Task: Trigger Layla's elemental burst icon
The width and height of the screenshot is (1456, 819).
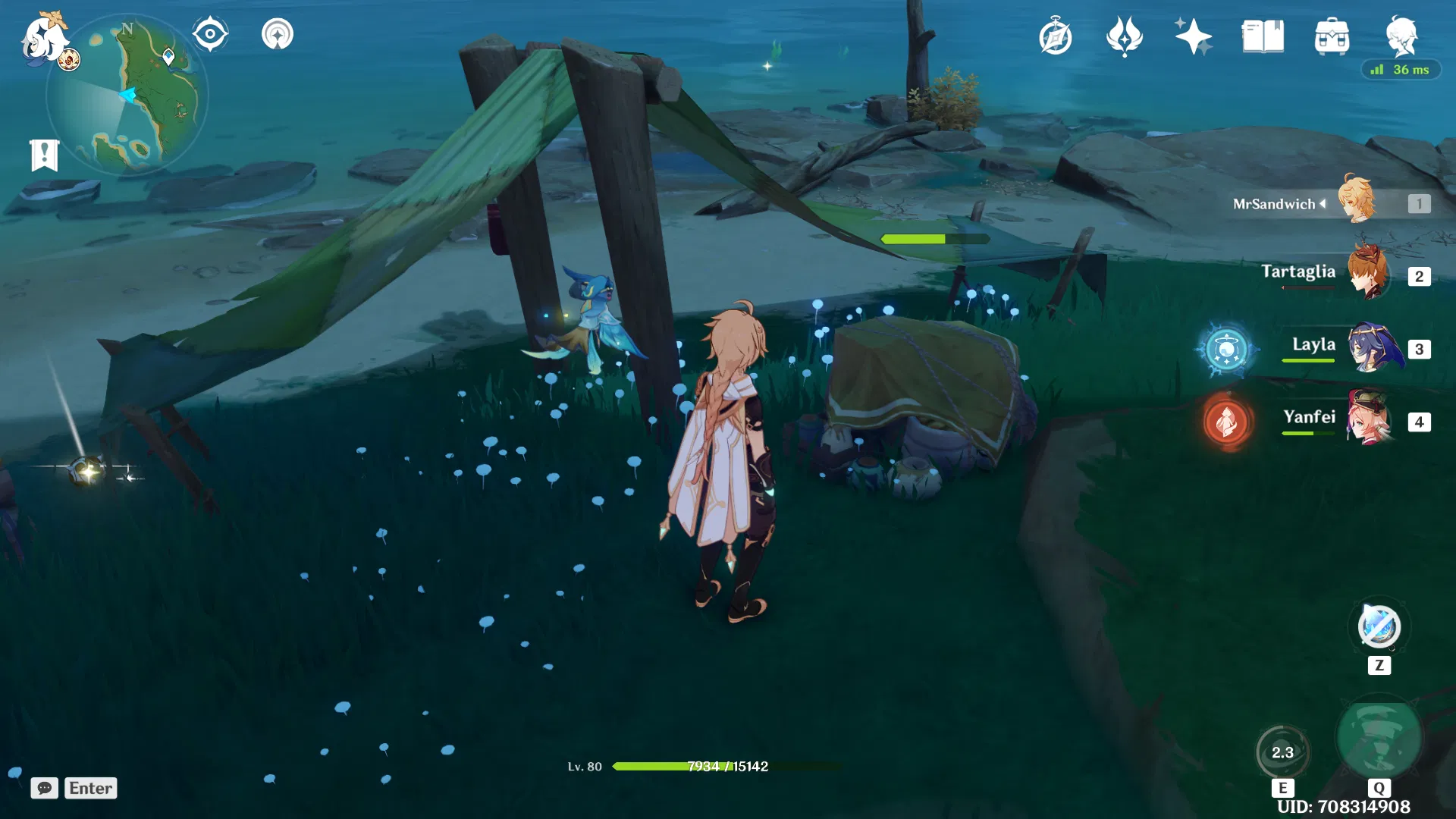Action: pyautogui.click(x=1226, y=350)
